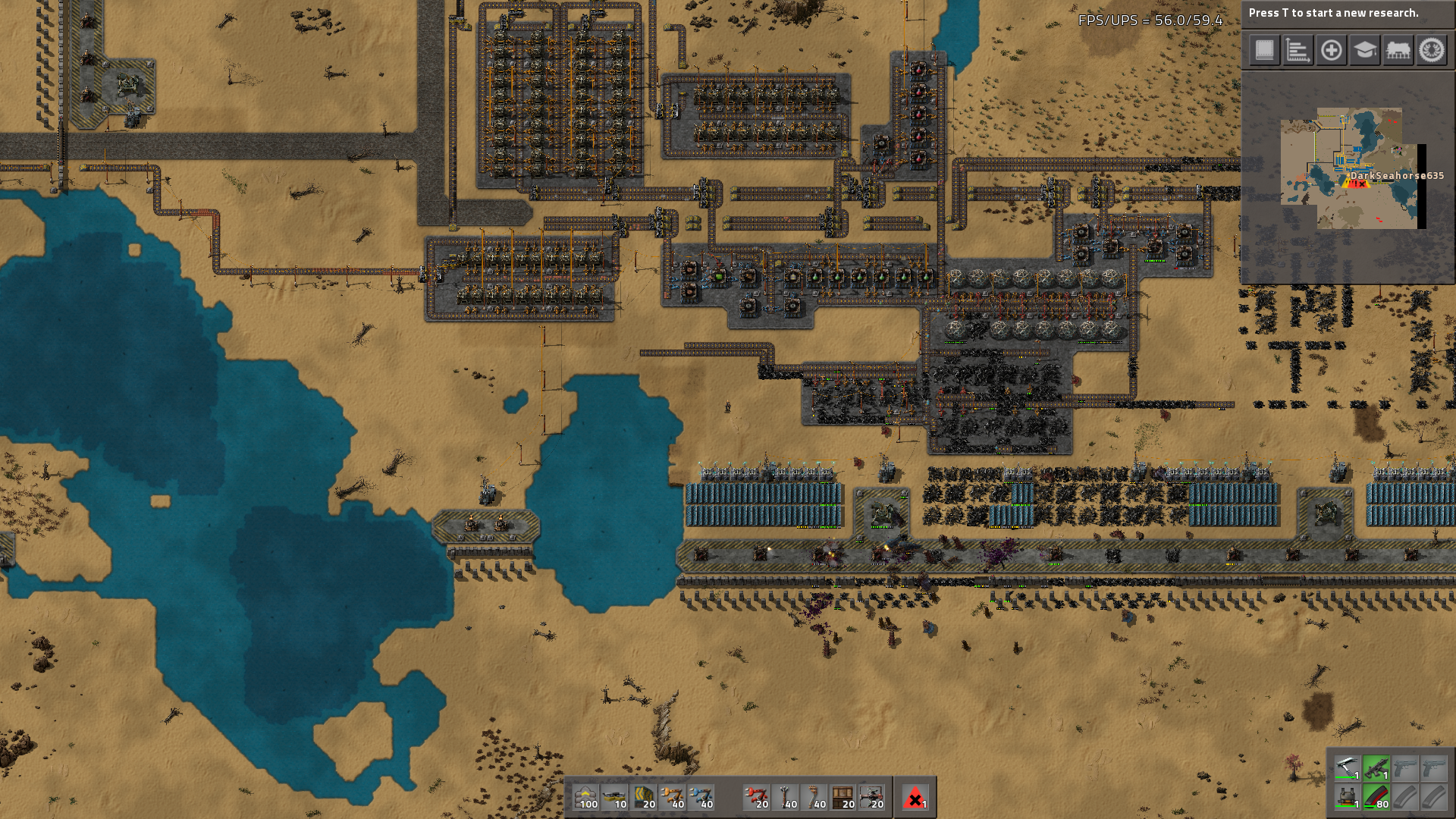Select the red ammo magazine slot
The height and width of the screenshot is (819, 1456).
click(1376, 797)
